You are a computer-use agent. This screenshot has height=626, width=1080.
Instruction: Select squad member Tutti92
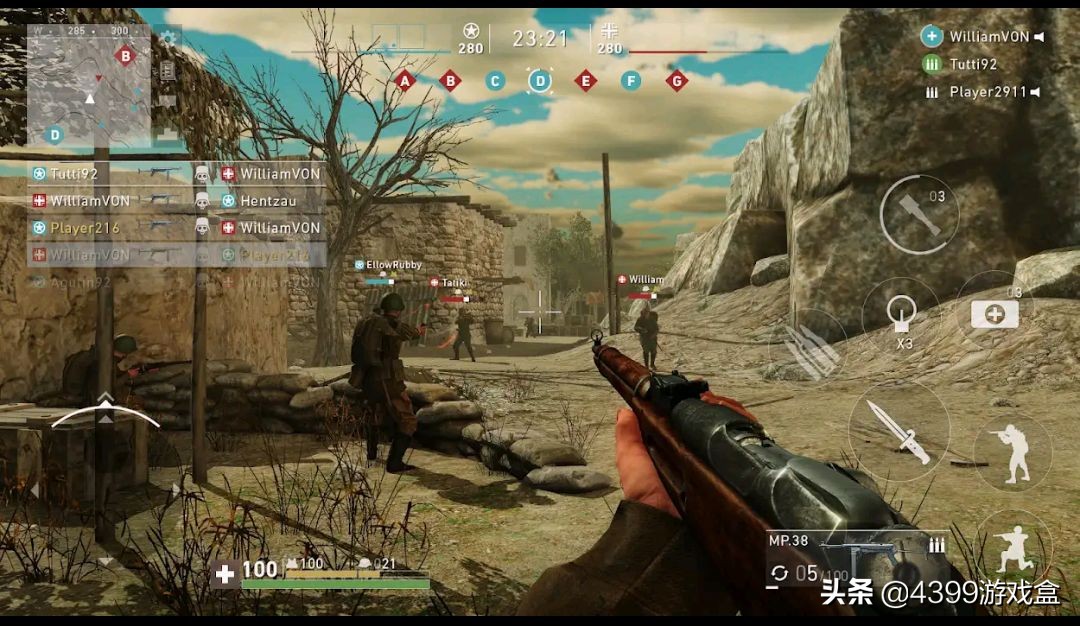pyautogui.click(x=973, y=64)
